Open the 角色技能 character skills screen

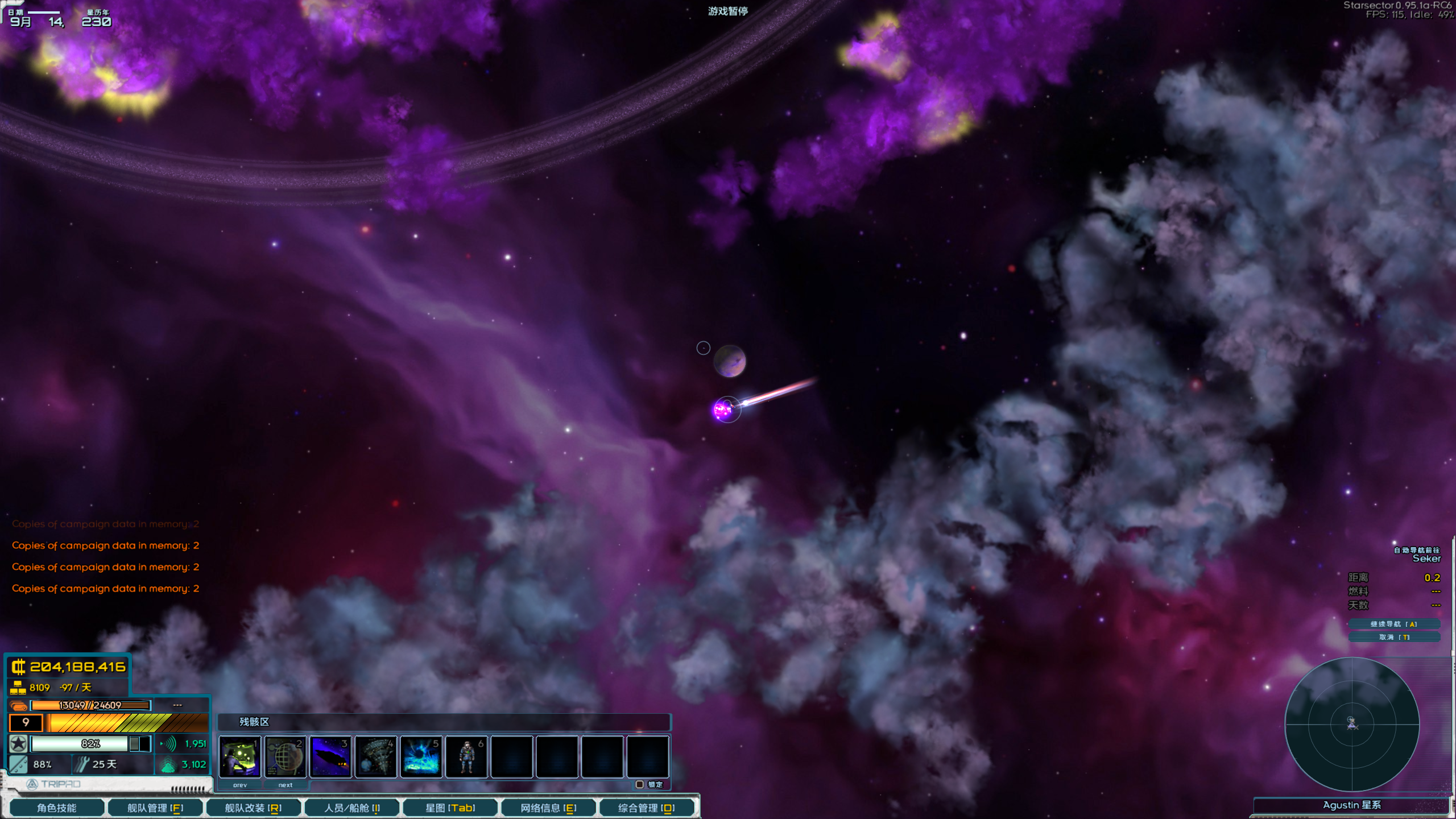tap(57, 808)
